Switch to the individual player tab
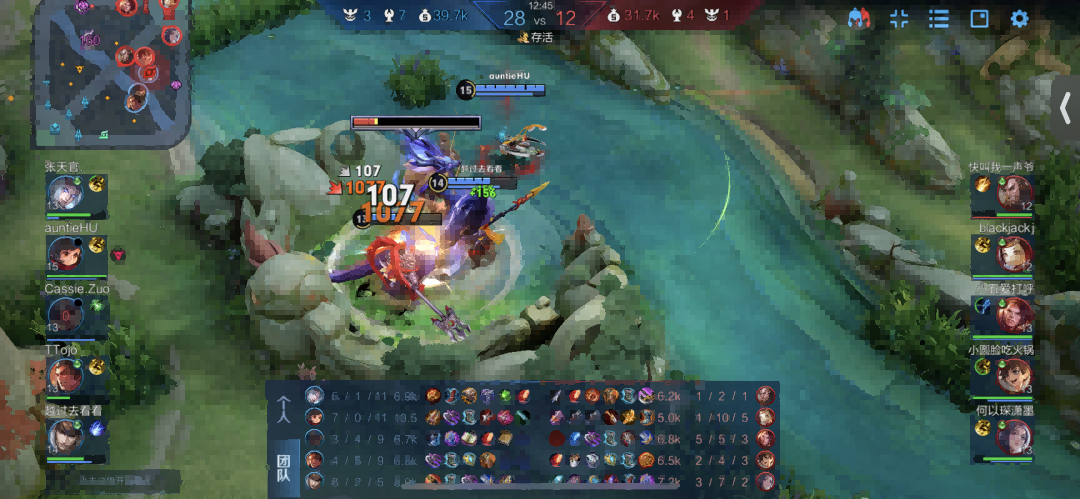 [284, 410]
